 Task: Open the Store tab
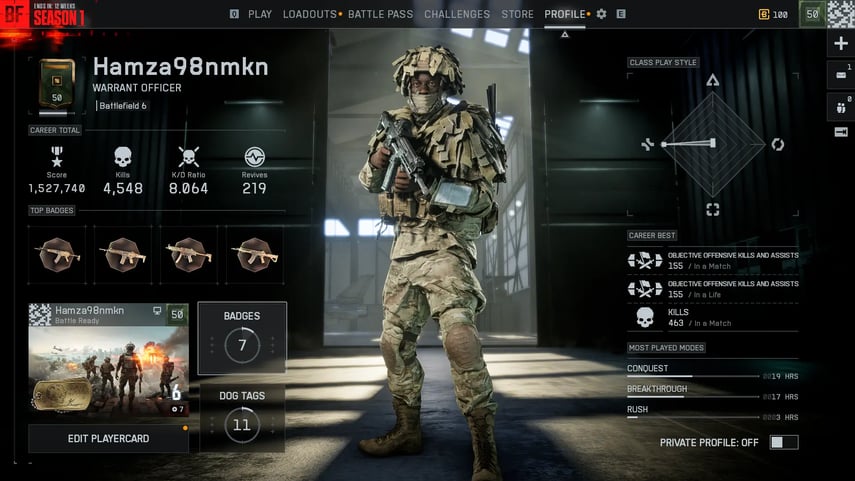point(517,14)
